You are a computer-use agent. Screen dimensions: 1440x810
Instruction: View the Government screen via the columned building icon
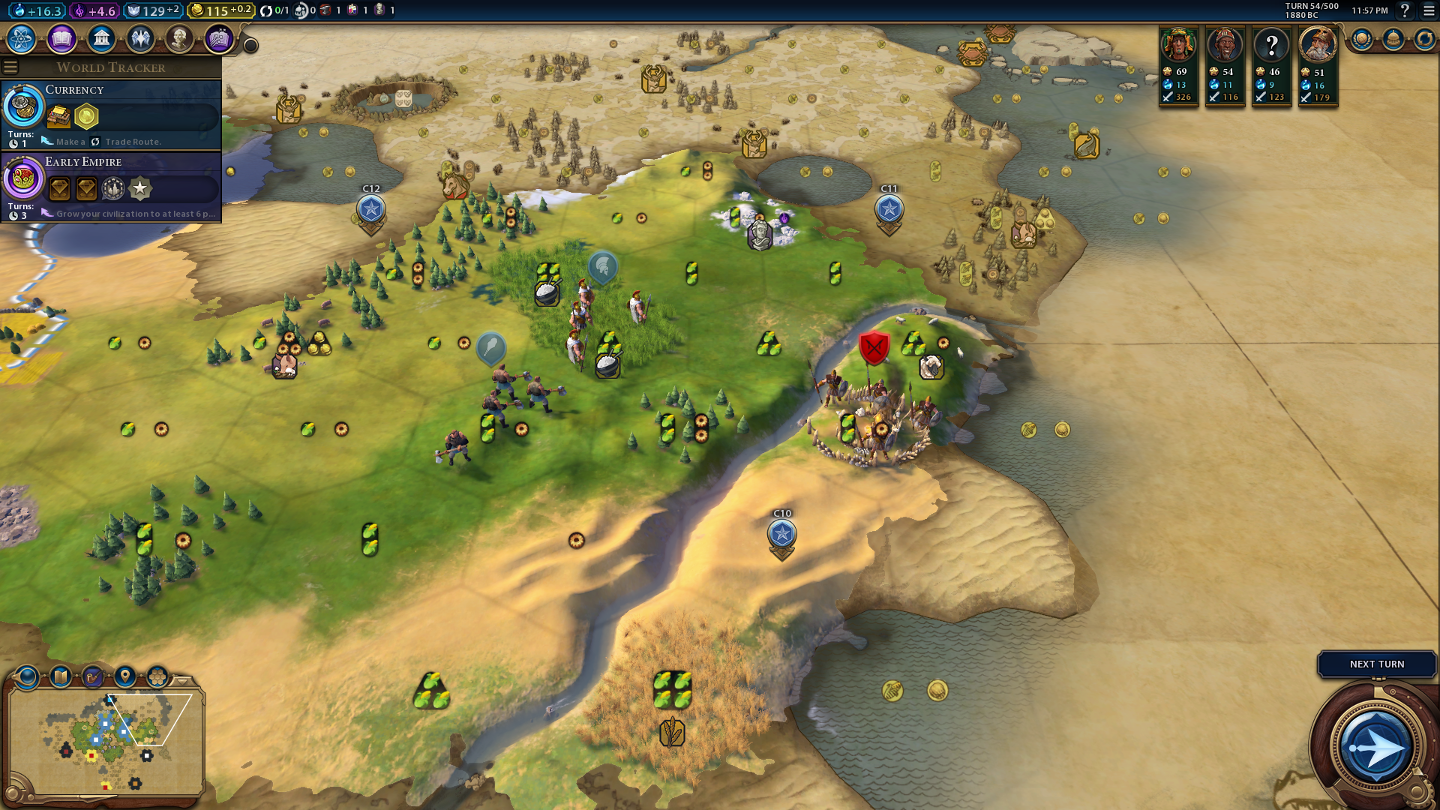coord(101,39)
